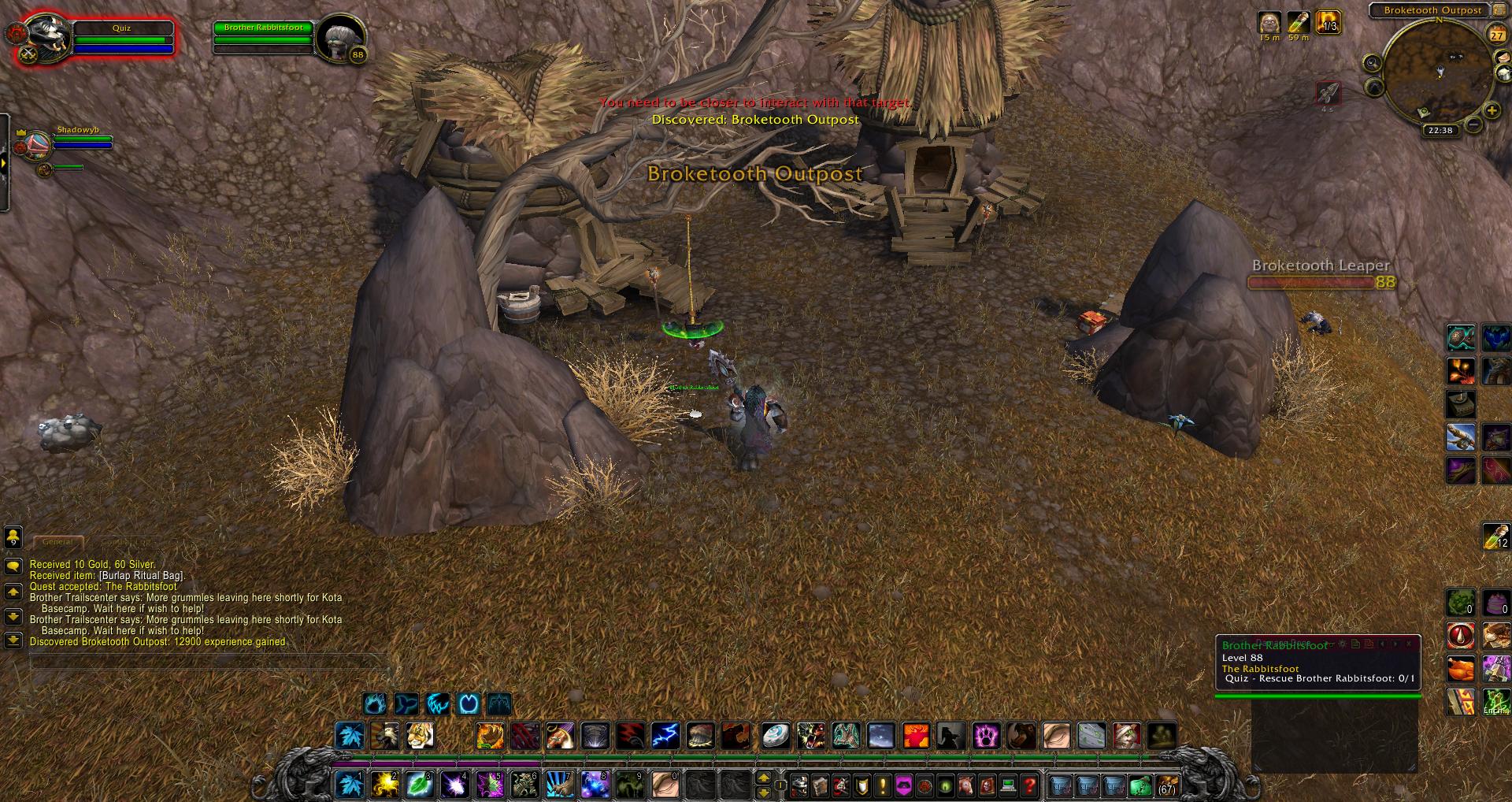The height and width of the screenshot is (802, 1512).
Task: Cast the yellow sunburst spell in slot 2
Action: coord(384,784)
